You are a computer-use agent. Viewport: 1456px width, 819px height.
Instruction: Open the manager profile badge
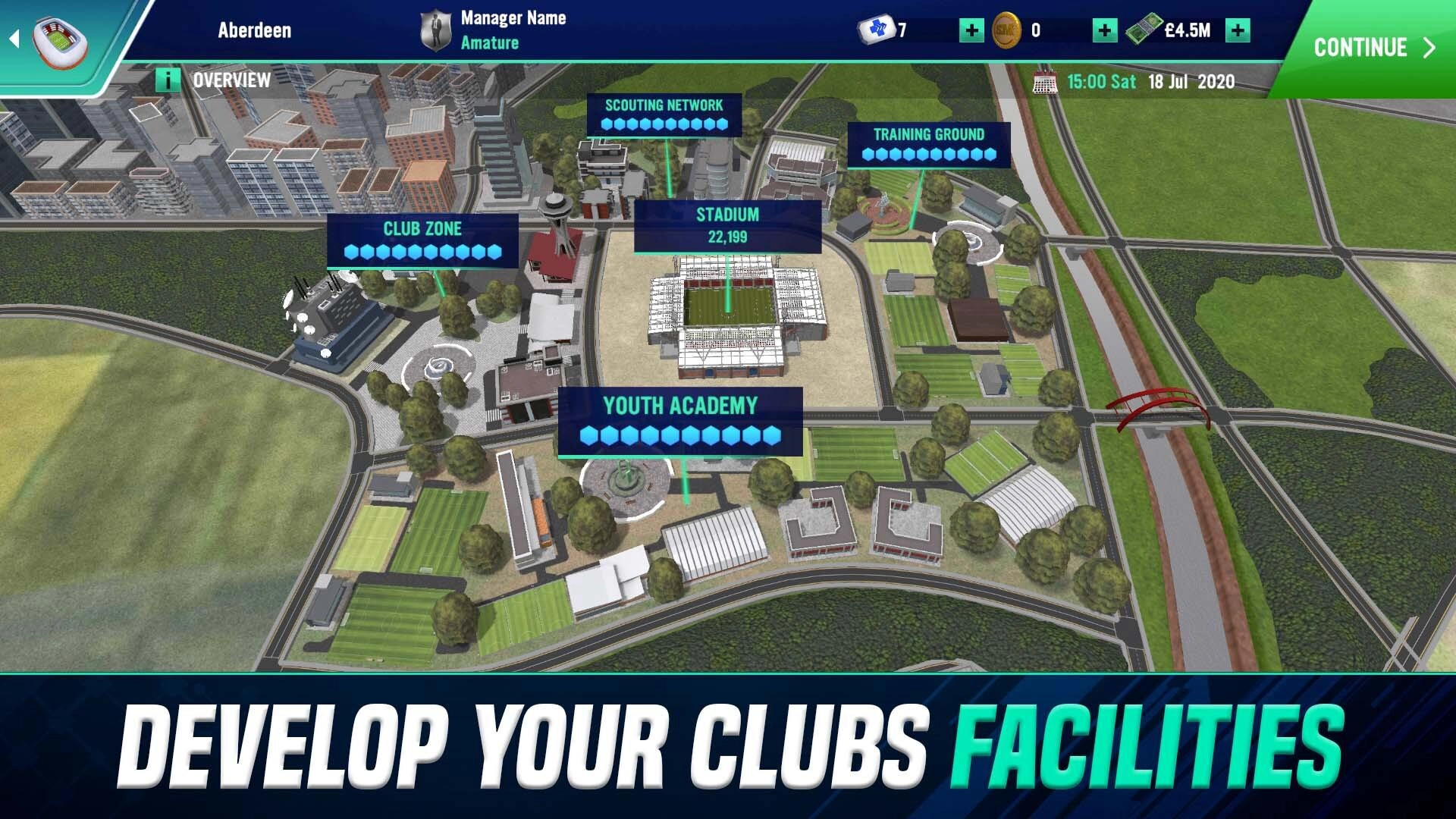point(435,31)
